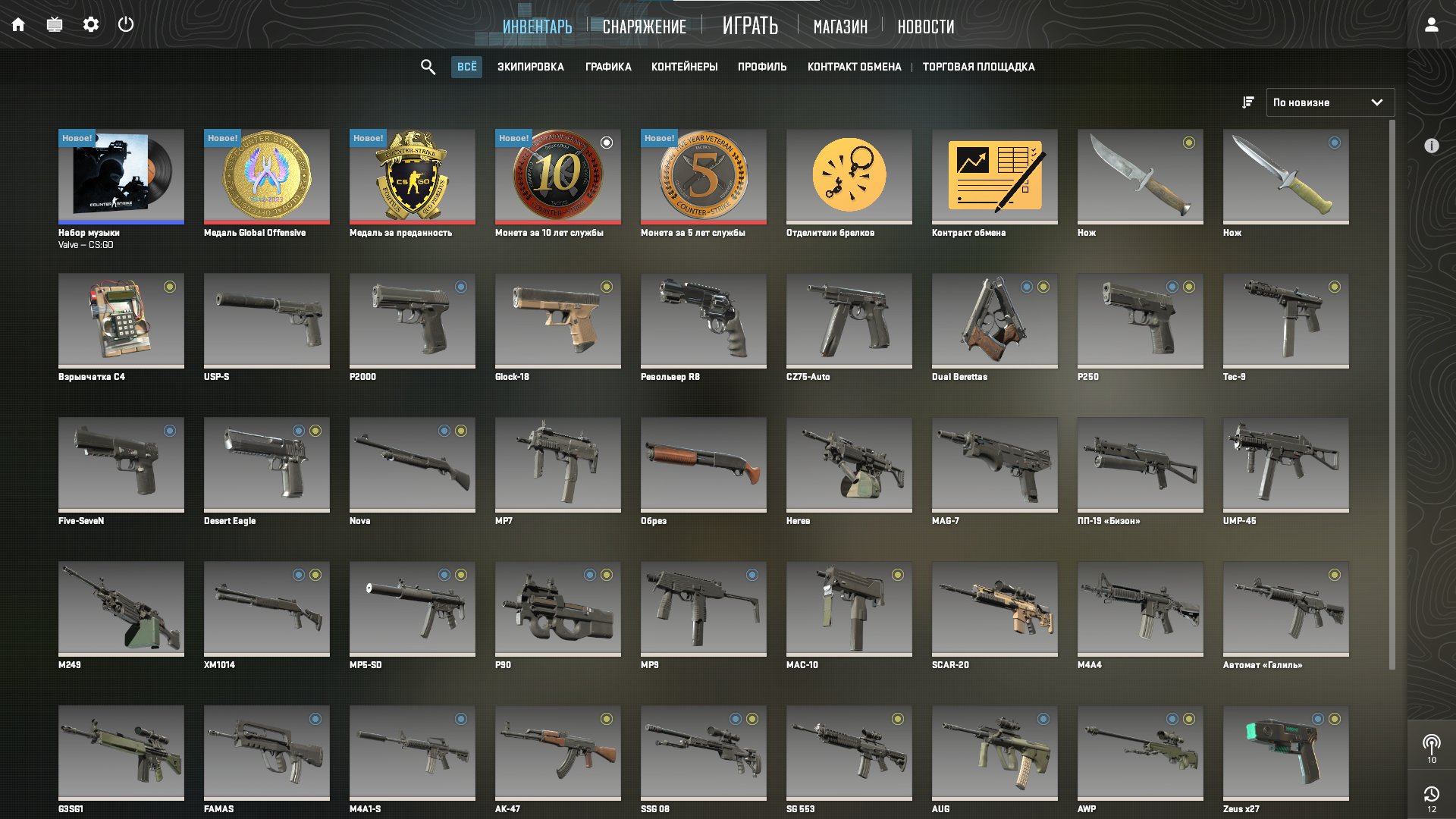Open the search magnifier icon
This screenshot has height=819, width=1456.
(x=428, y=67)
